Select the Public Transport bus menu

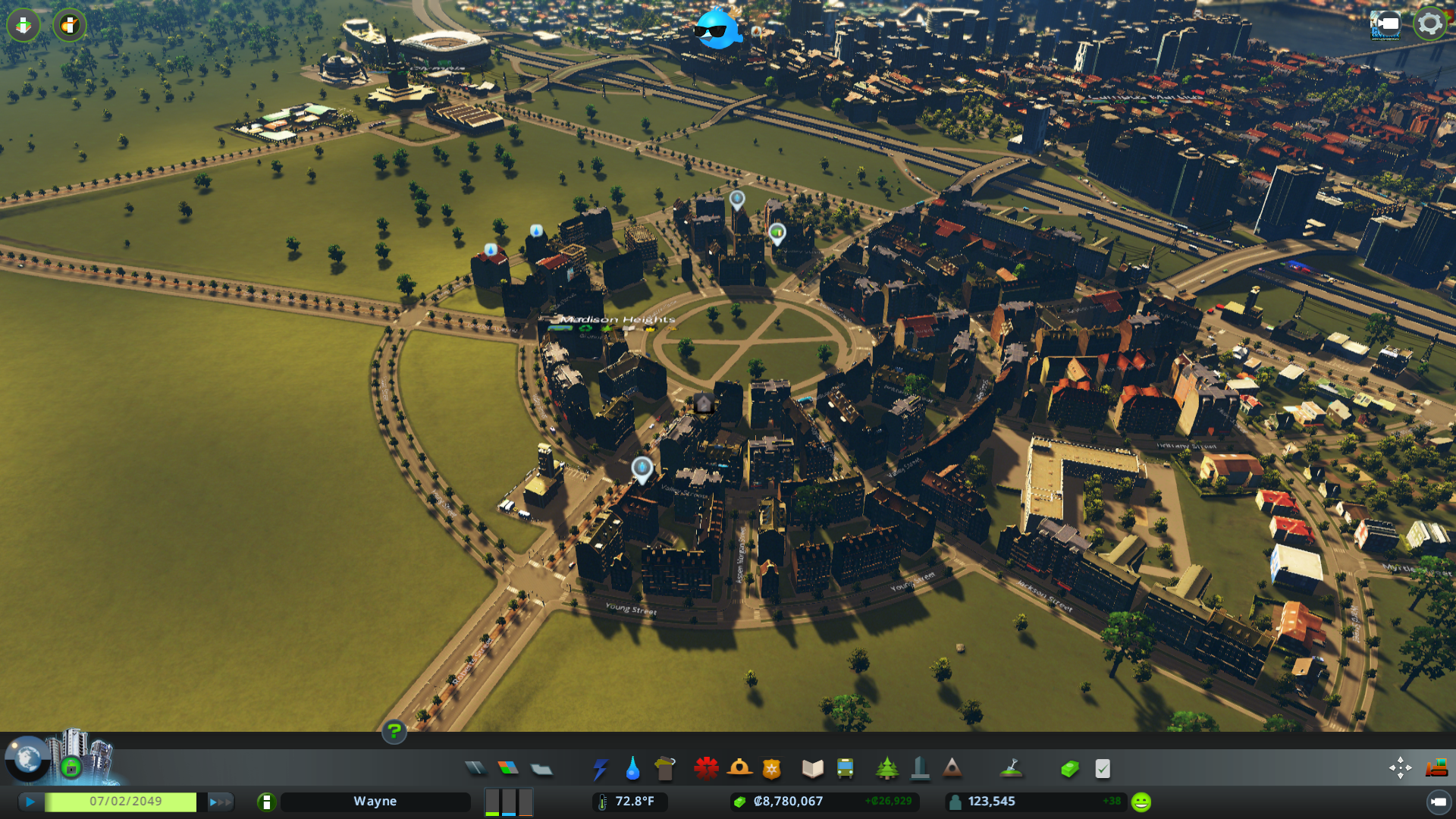[x=845, y=769]
